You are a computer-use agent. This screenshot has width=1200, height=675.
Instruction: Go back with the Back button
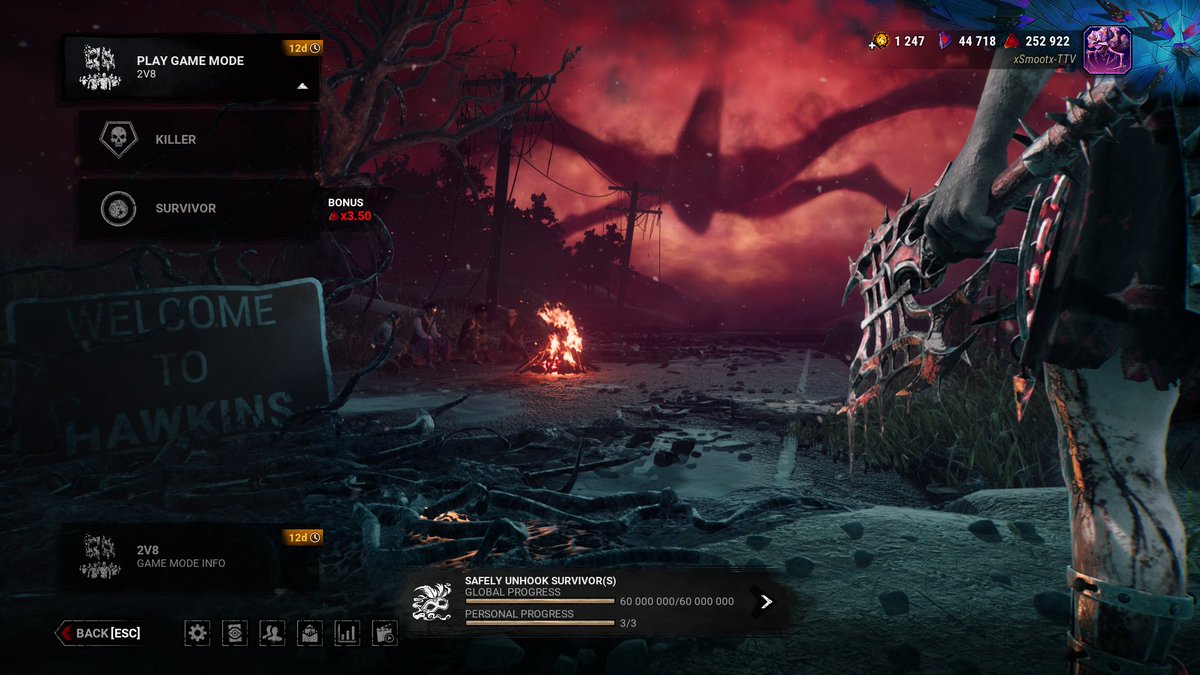(x=99, y=633)
